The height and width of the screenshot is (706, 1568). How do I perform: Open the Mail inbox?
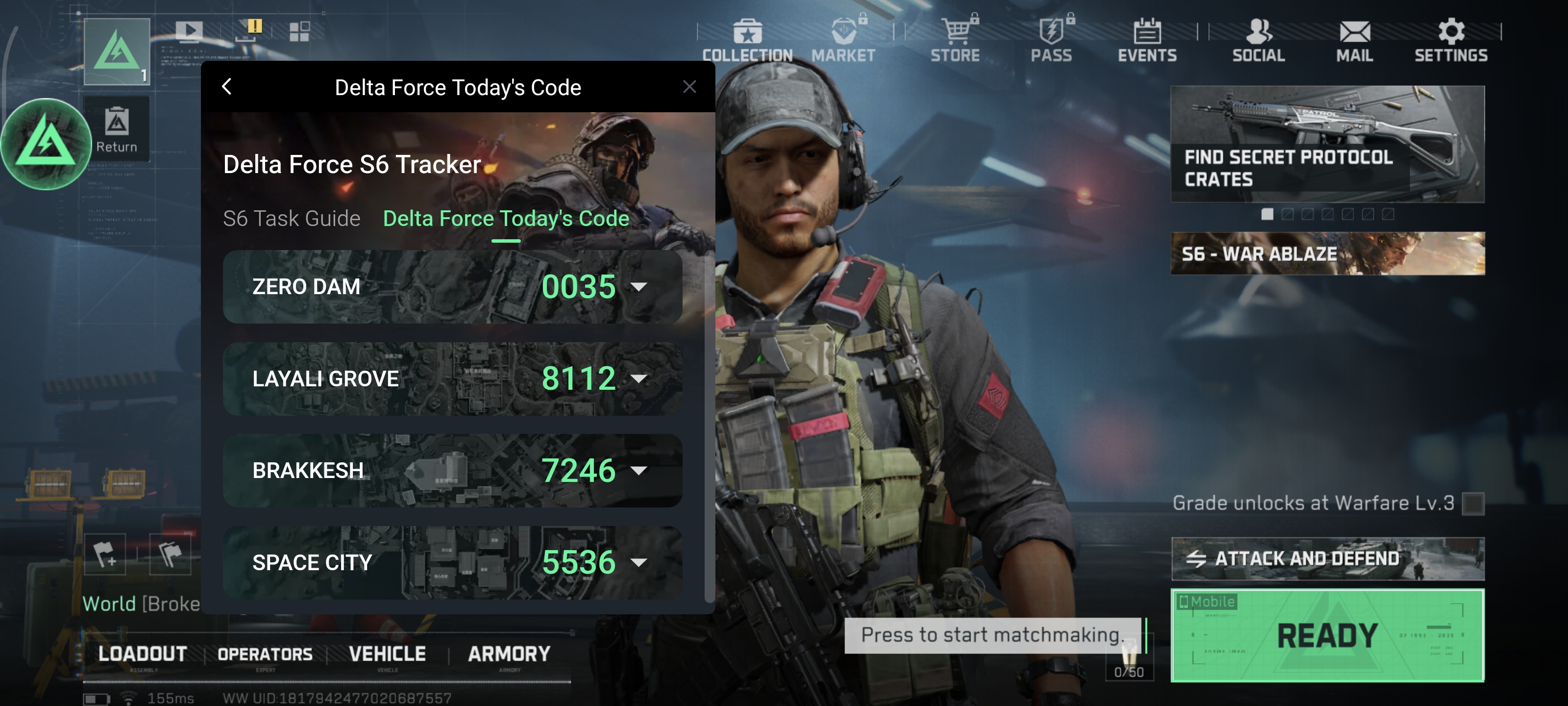(1354, 40)
